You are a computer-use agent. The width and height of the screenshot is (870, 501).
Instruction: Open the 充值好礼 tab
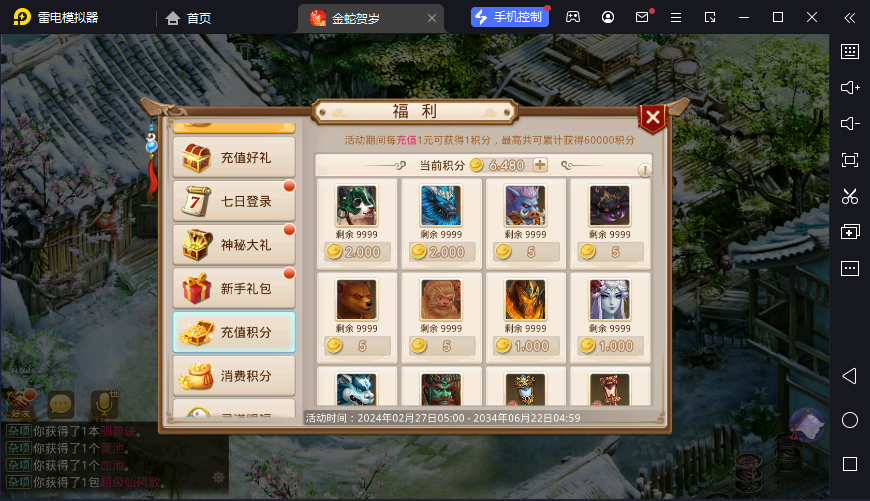pos(234,157)
